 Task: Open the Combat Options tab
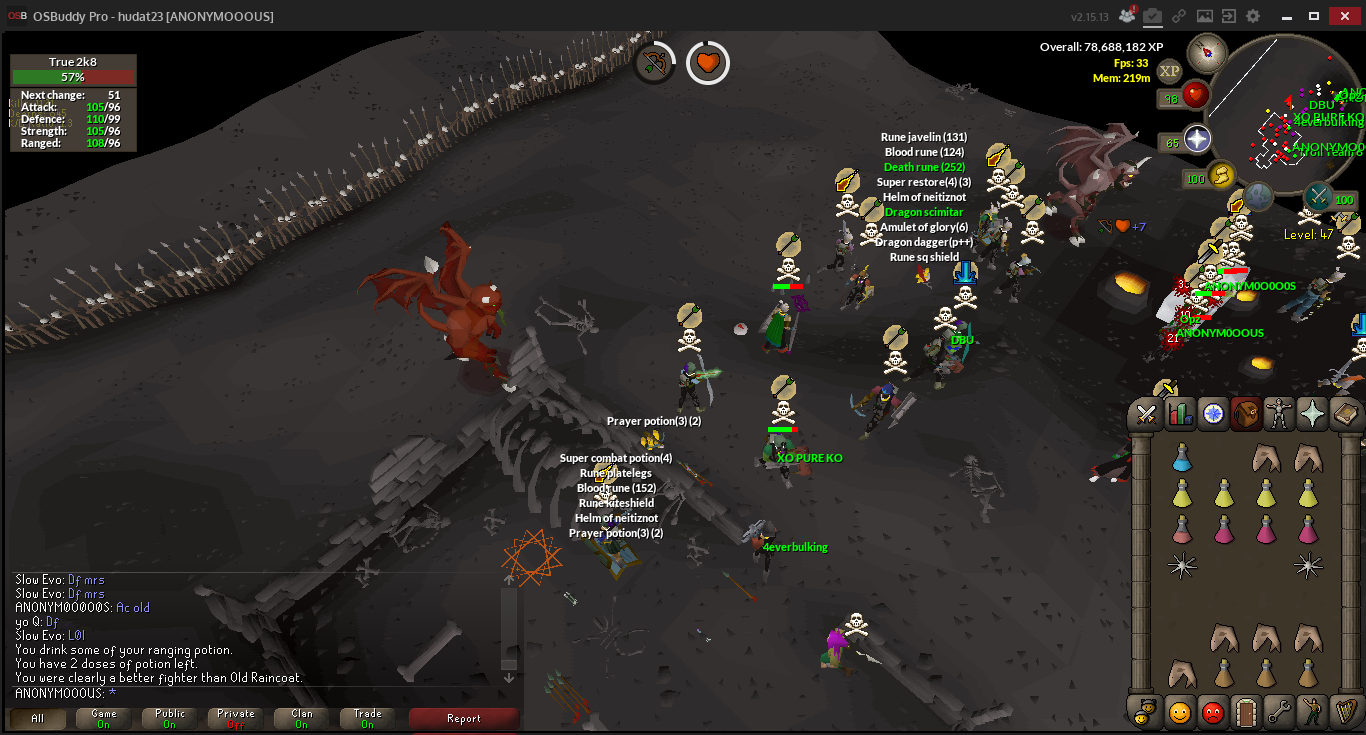[1147, 413]
